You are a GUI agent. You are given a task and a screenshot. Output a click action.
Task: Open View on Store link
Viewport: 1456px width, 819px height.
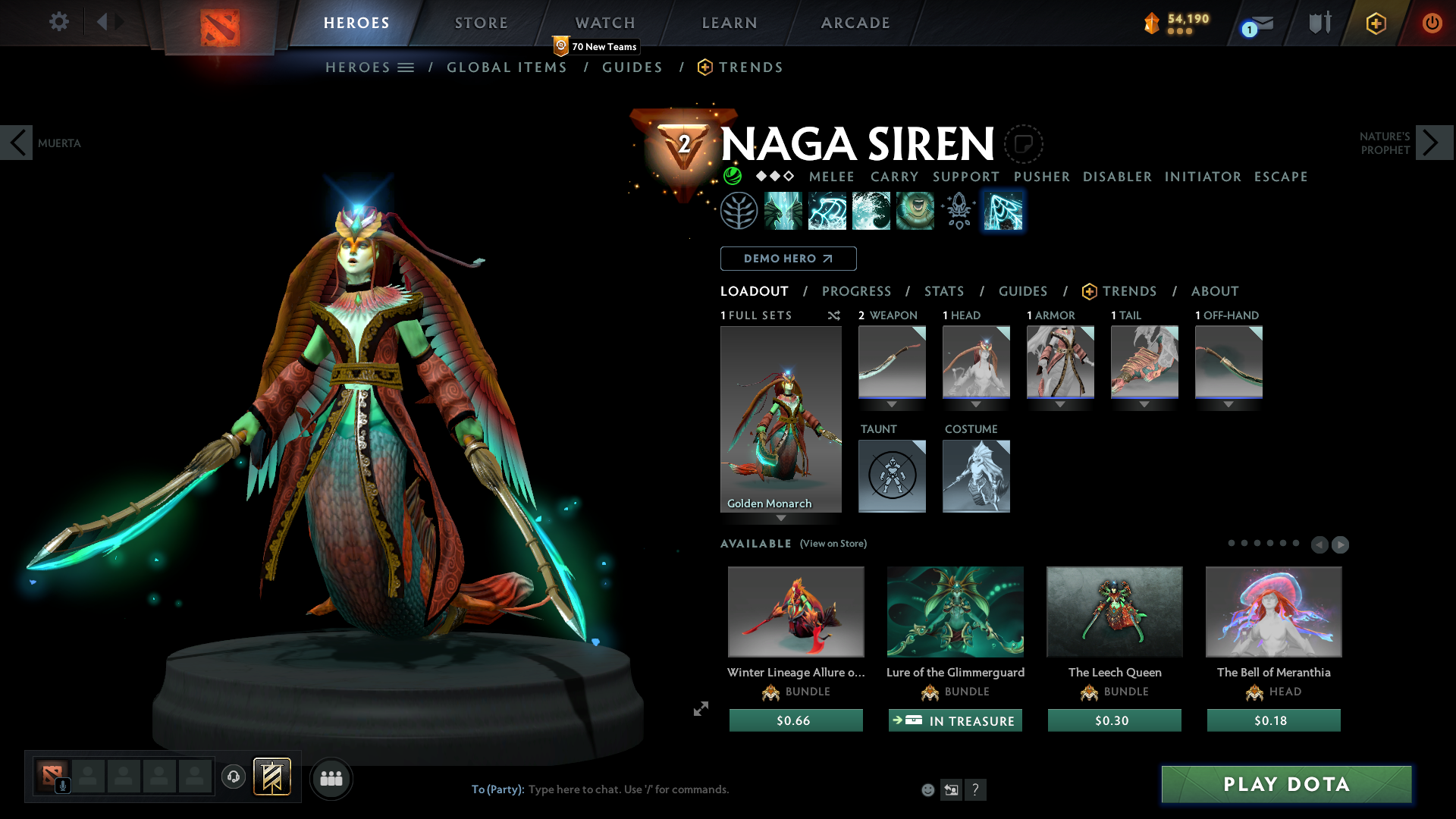tap(832, 544)
